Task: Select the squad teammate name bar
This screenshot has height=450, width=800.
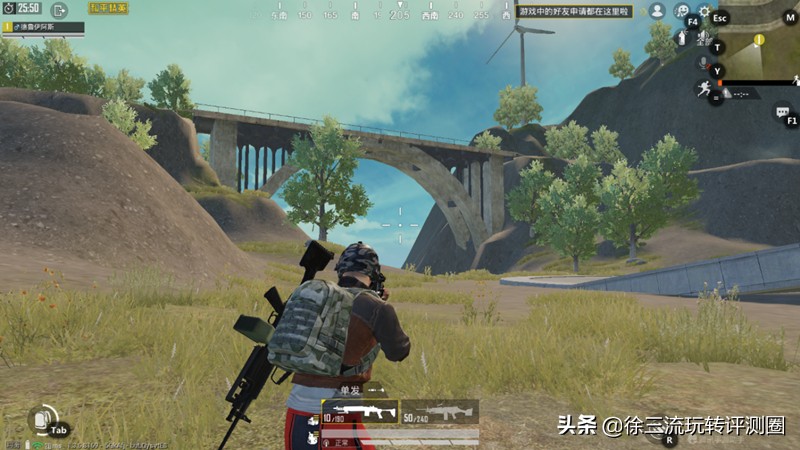Action: point(43,27)
